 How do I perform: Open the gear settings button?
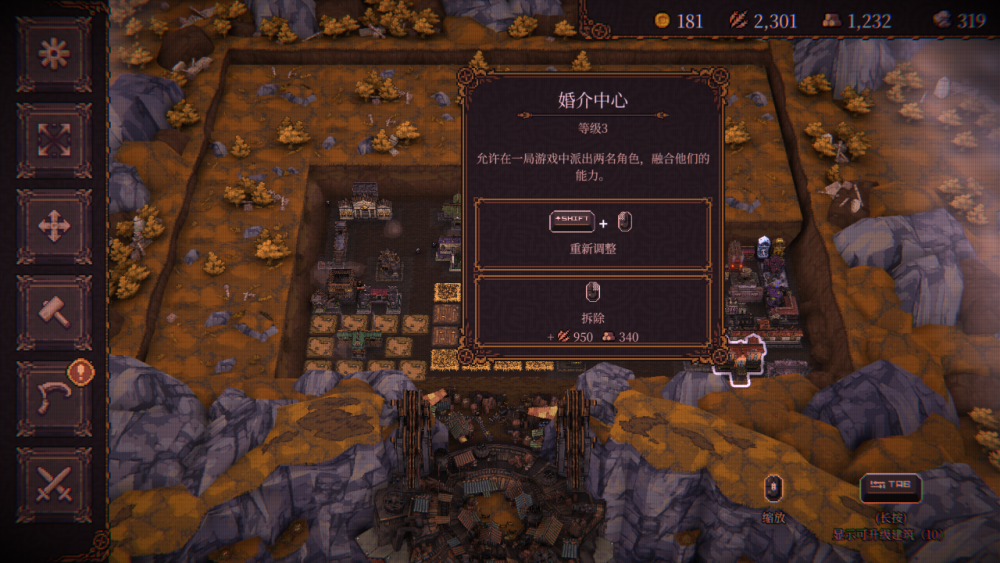(x=54, y=54)
